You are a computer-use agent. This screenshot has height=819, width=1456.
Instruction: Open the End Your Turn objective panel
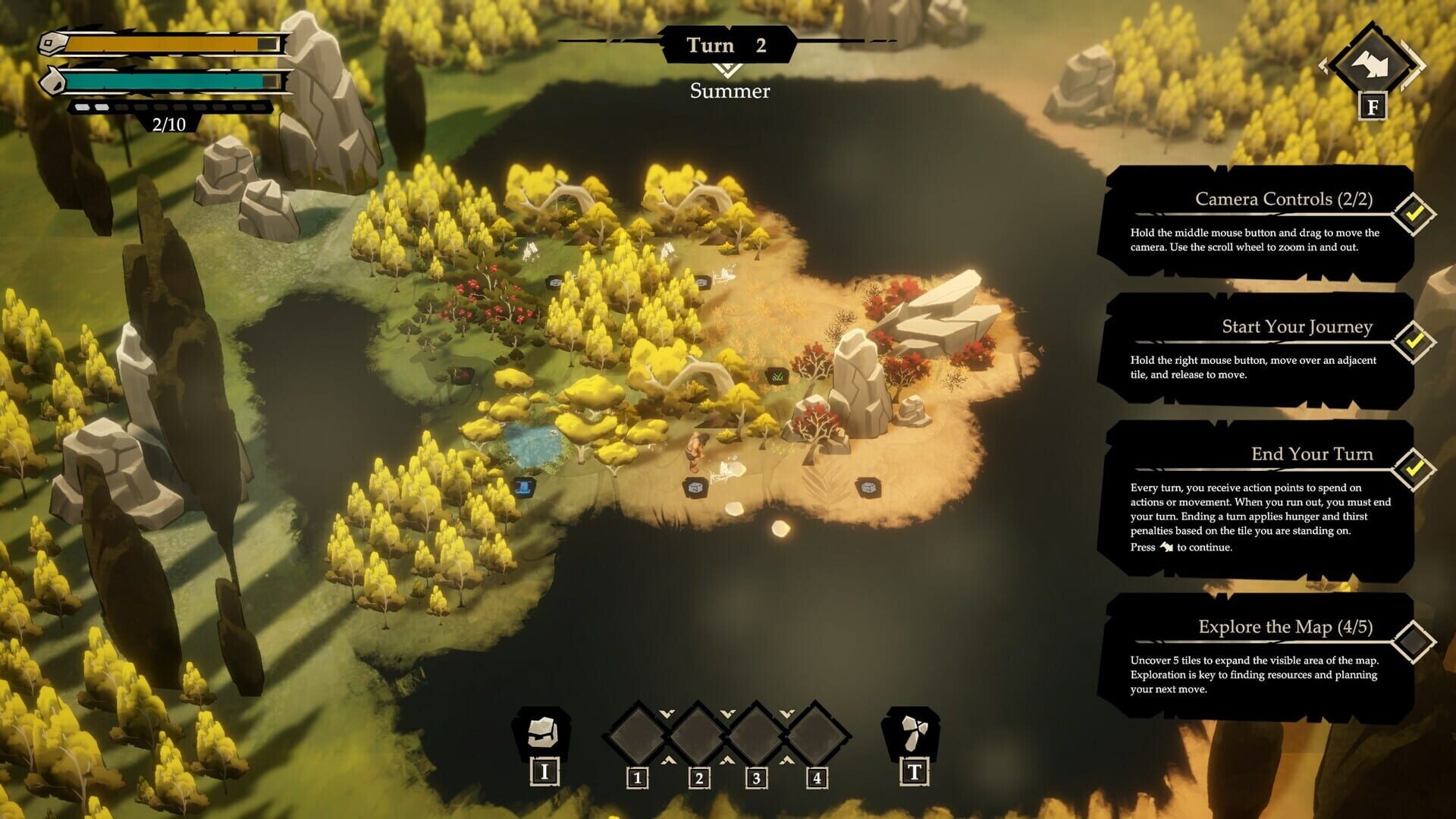[x=1257, y=500]
